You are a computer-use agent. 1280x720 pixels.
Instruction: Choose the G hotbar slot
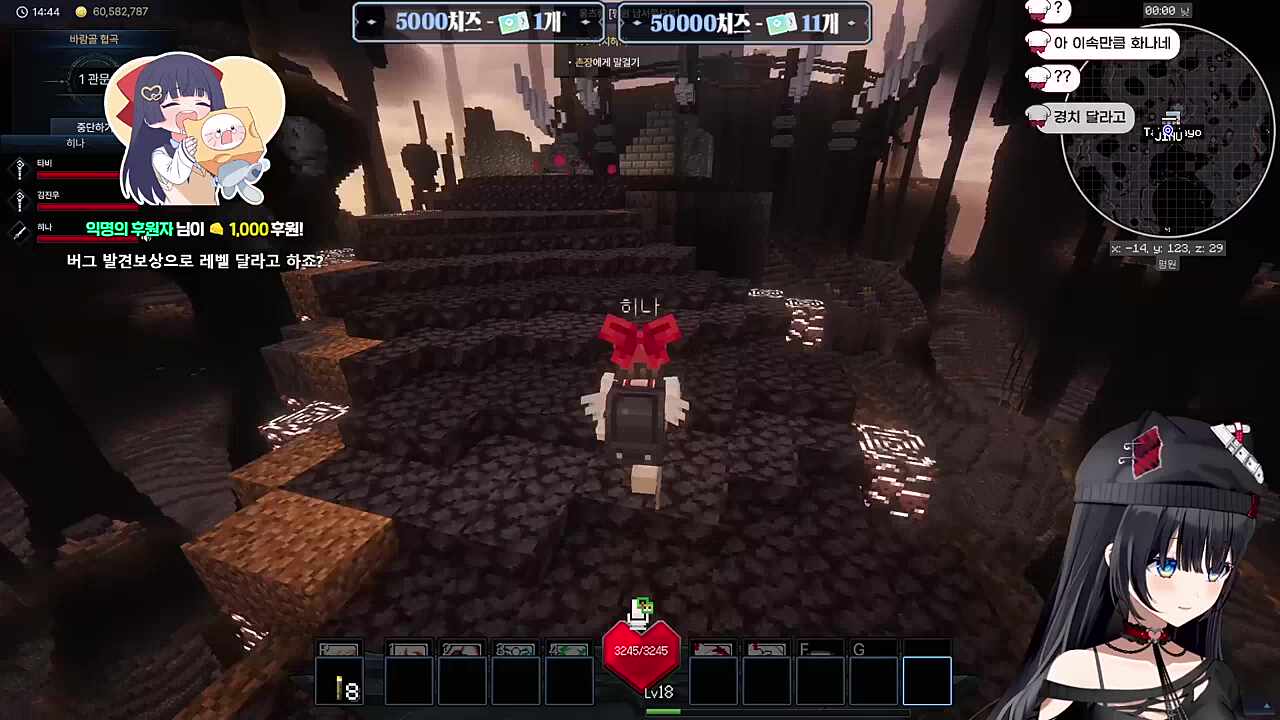[873, 679]
